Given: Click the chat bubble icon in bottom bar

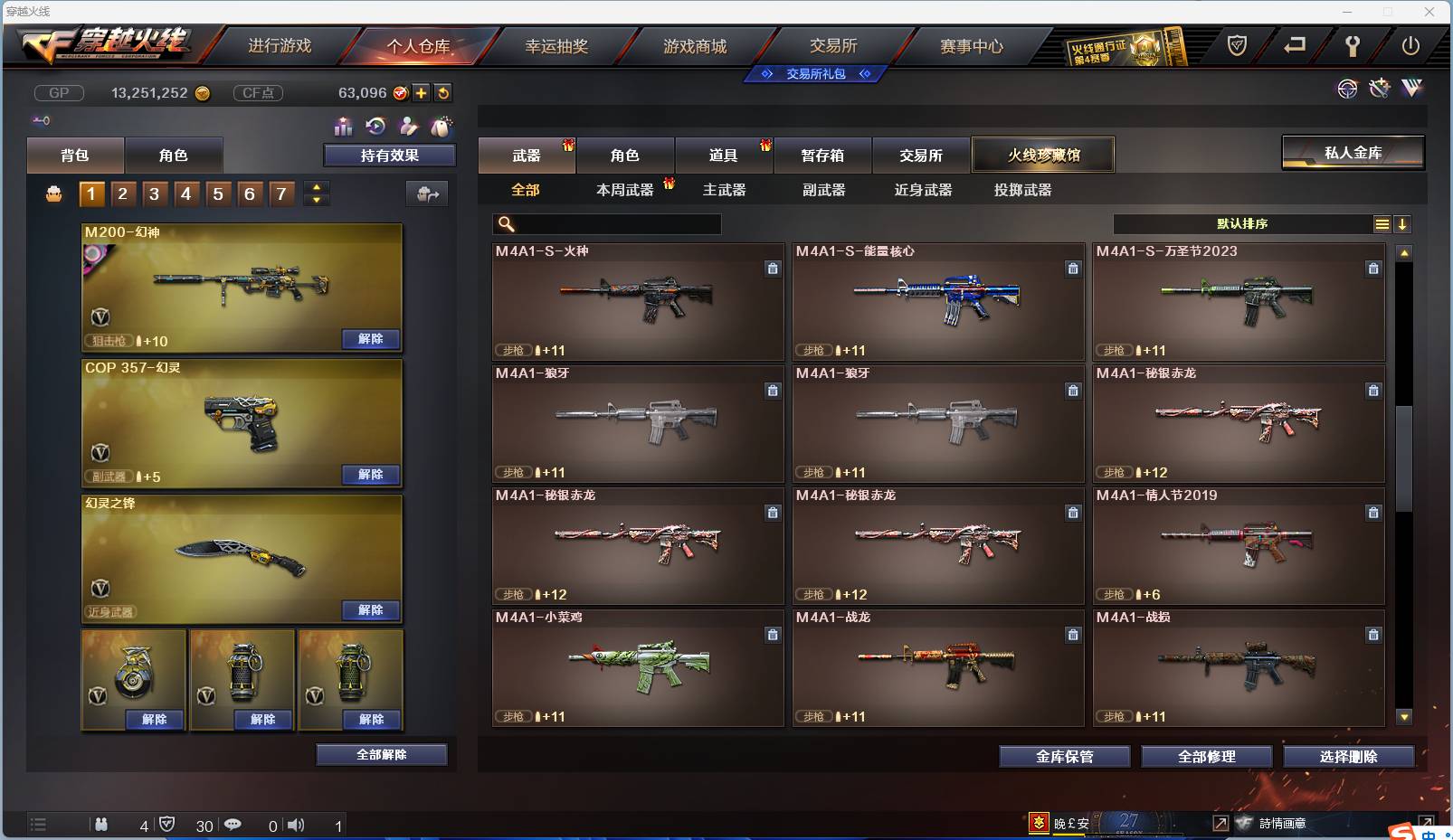Looking at the screenshot, I should pos(233,825).
